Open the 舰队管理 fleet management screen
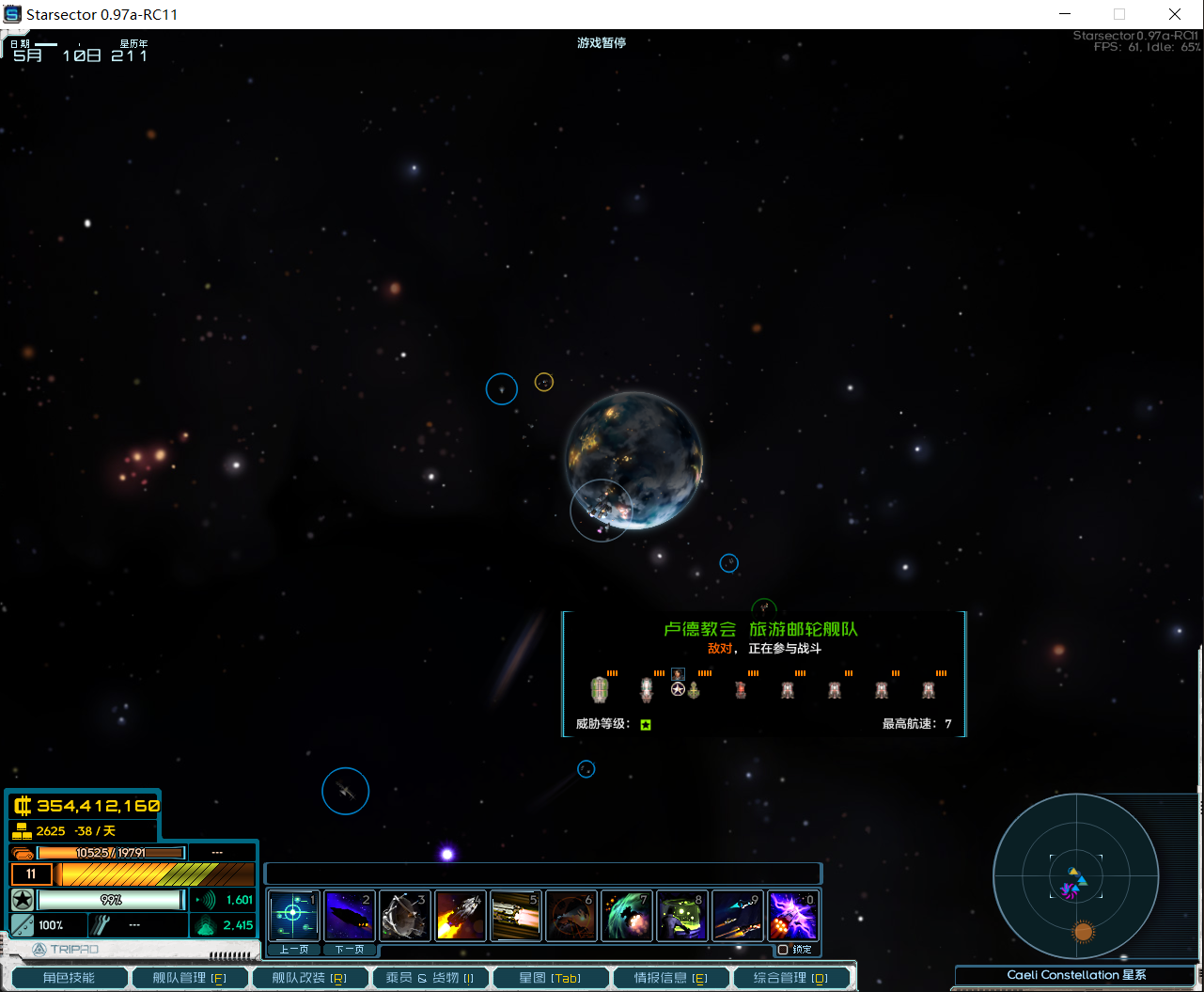This screenshot has width=1204, height=992. [x=190, y=978]
